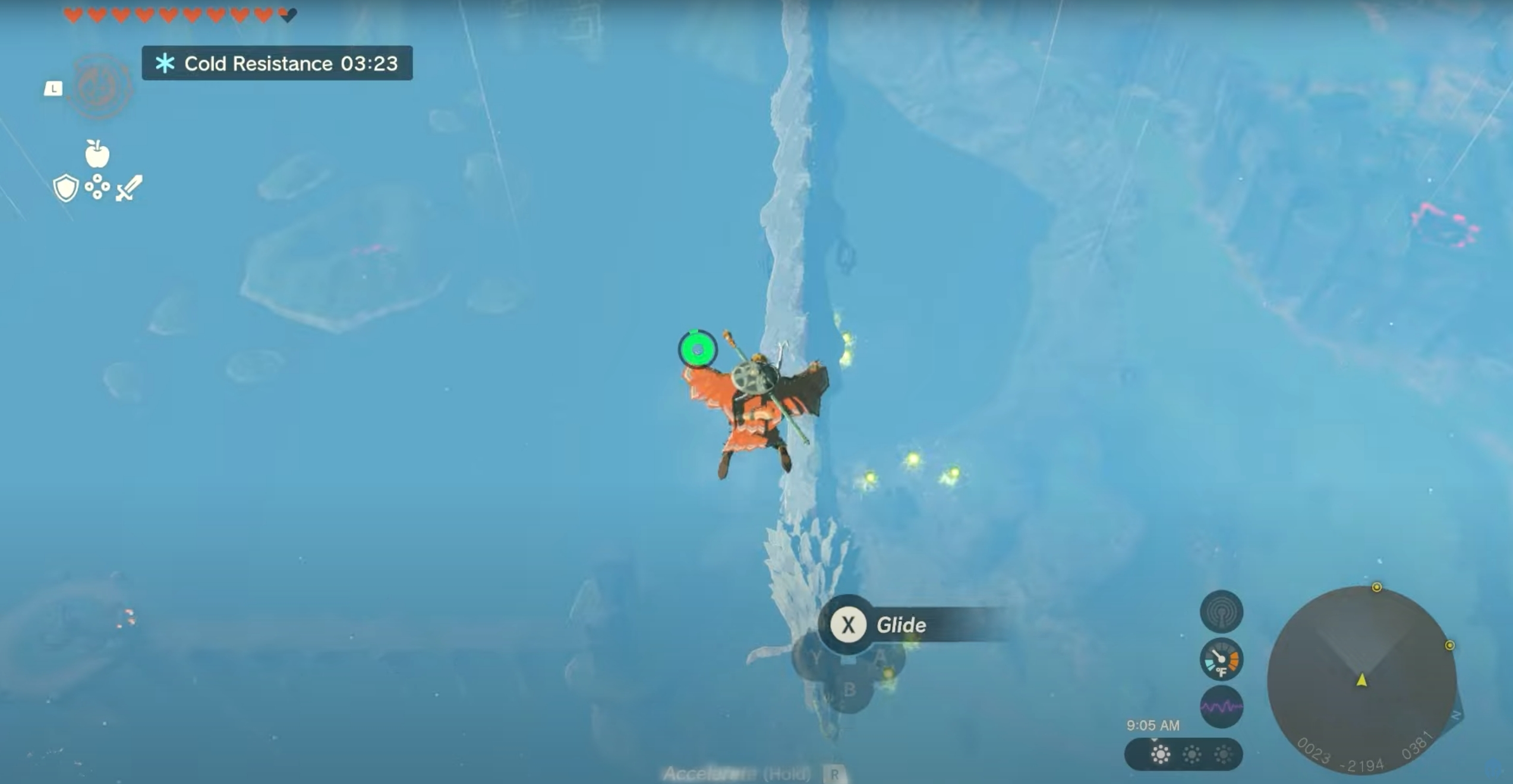Image resolution: width=1513 pixels, height=784 pixels.
Task: Click the purple noise meter icon
Action: click(1222, 706)
